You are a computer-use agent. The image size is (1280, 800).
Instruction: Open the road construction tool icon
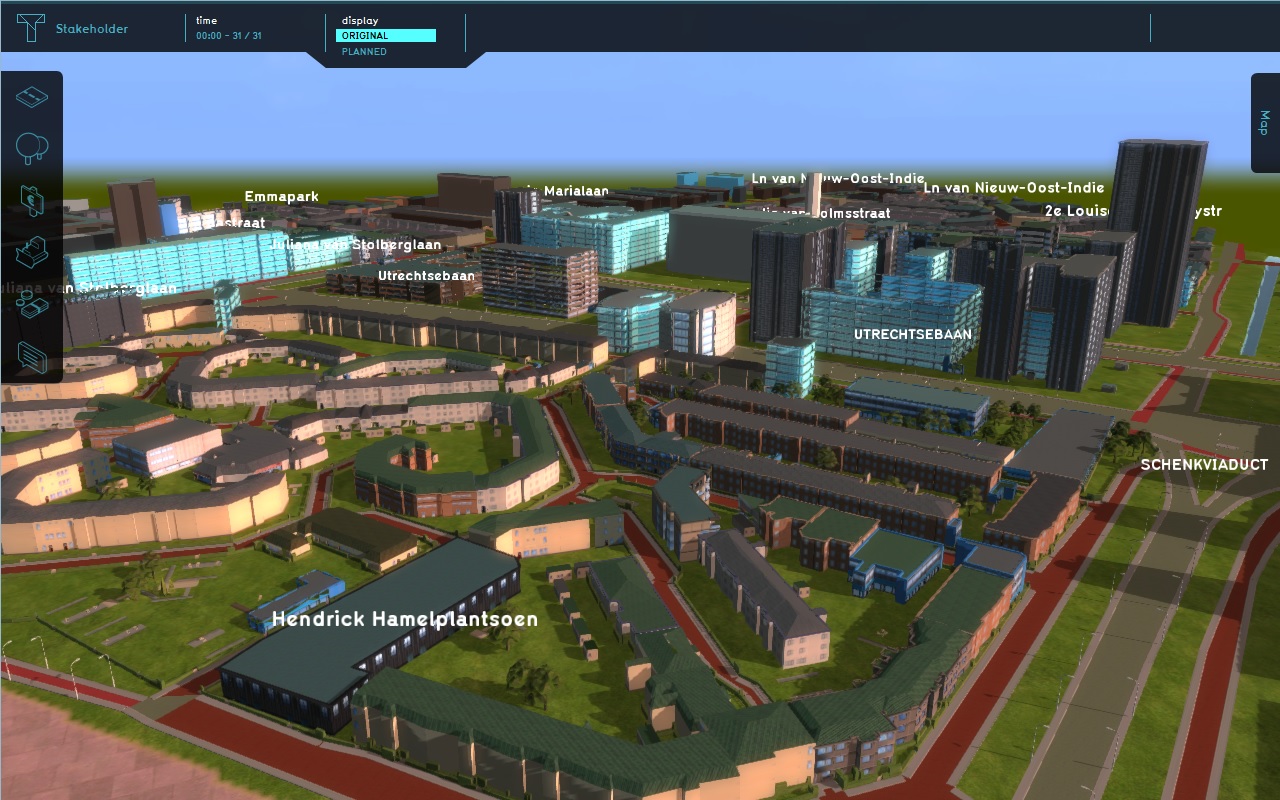coord(32,97)
